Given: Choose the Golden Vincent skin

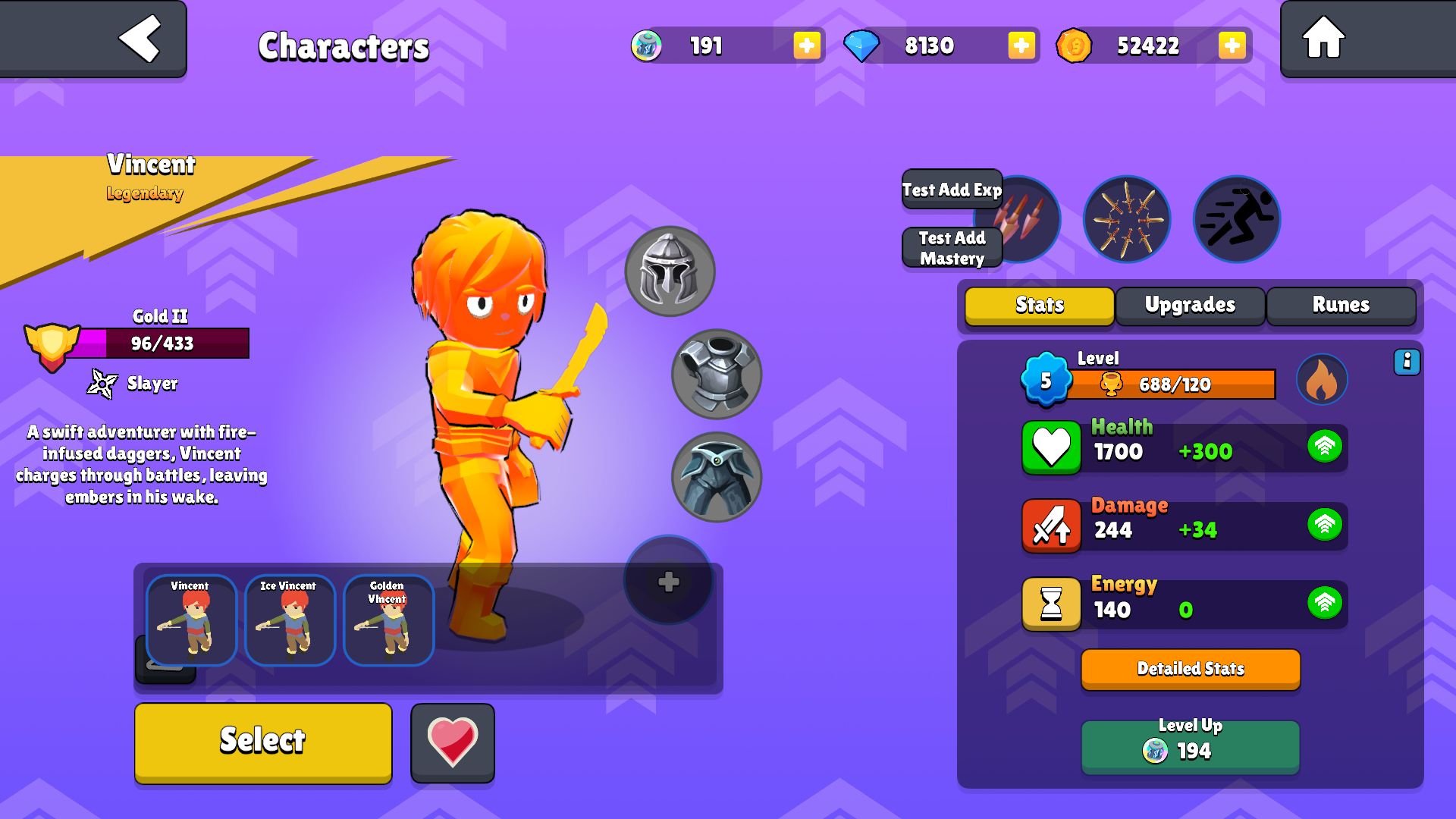Looking at the screenshot, I should pyautogui.click(x=388, y=620).
